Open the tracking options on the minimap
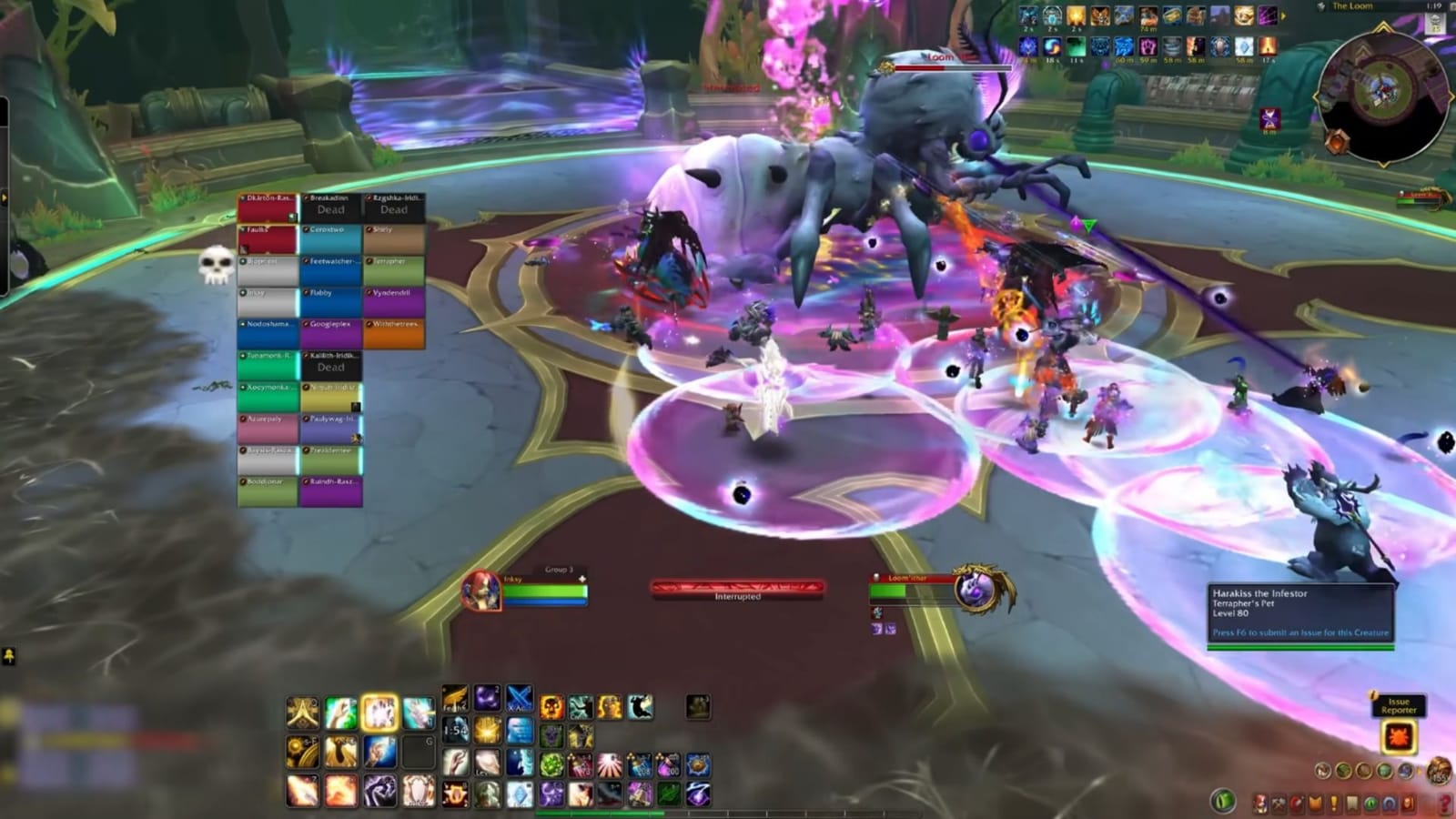The width and height of the screenshot is (1456, 819). [1338, 142]
